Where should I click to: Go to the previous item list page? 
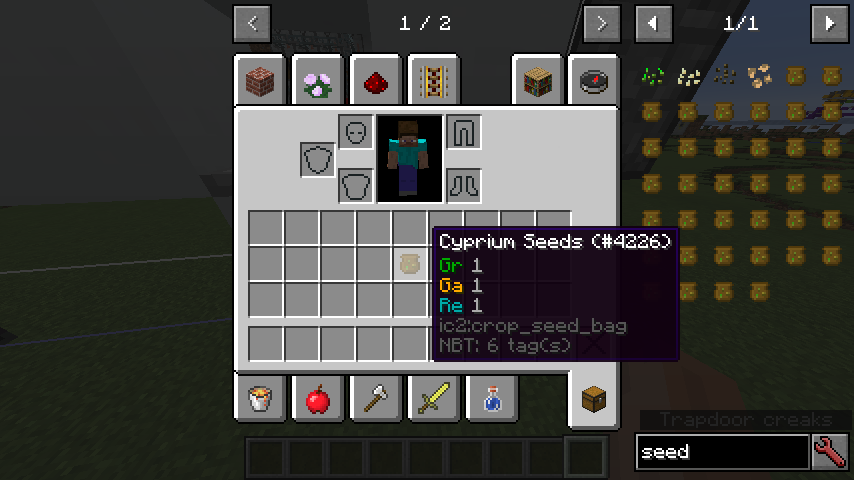654,23
